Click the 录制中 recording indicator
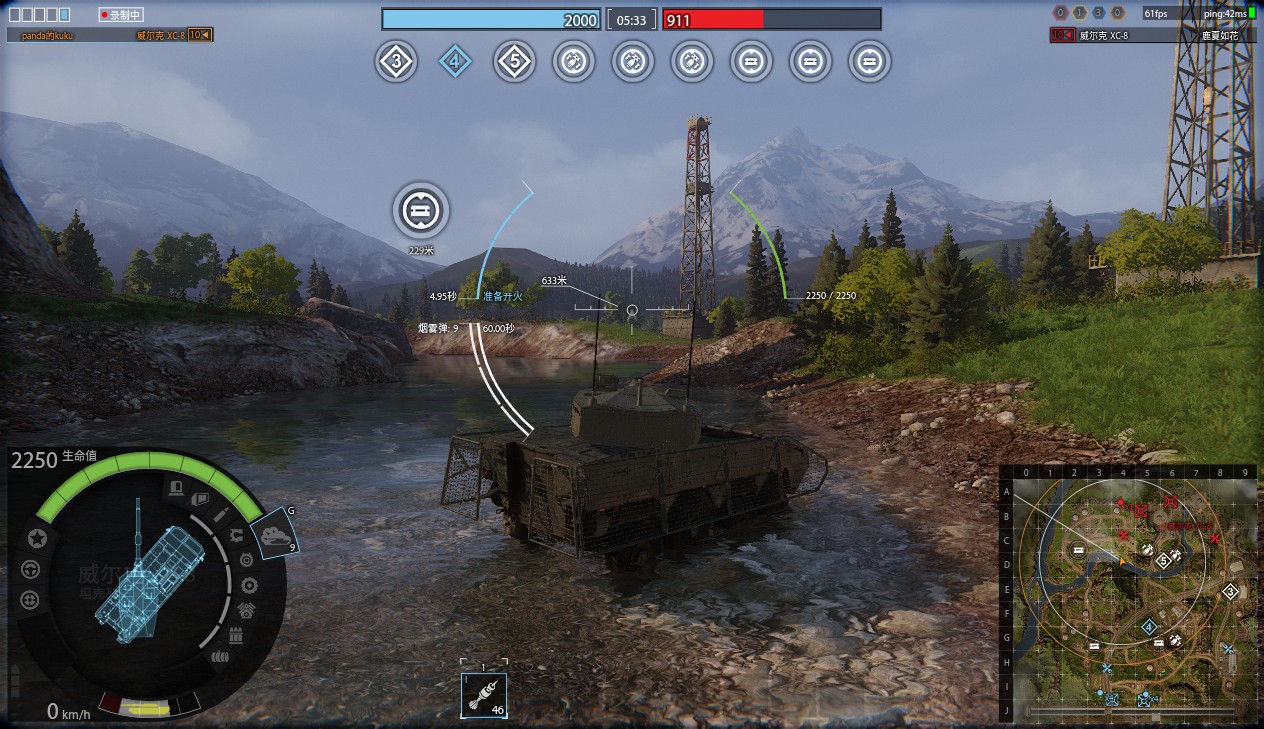The height and width of the screenshot is (729, 1264). click(x=122, y=15)
